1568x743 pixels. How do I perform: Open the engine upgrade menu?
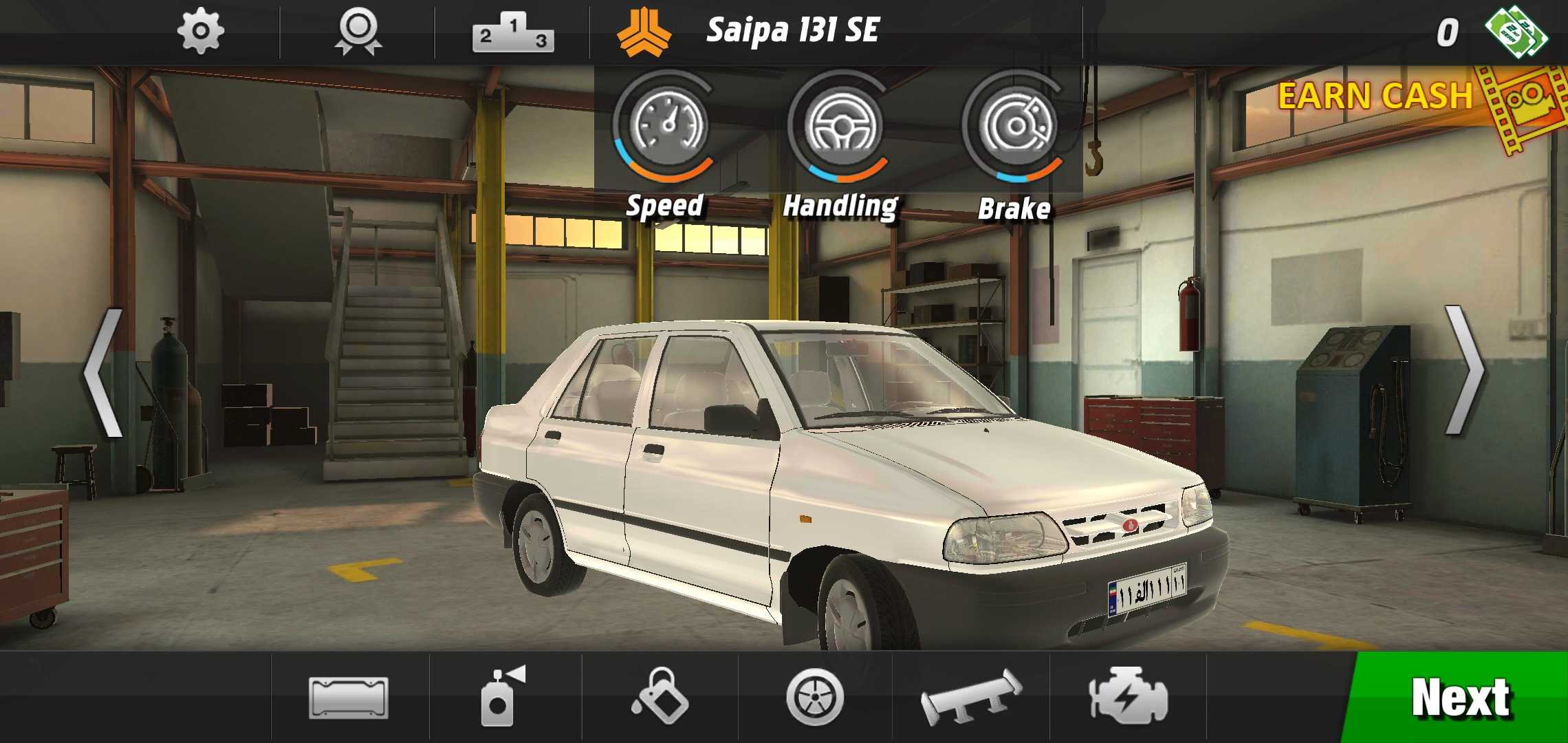(1128, 696)
